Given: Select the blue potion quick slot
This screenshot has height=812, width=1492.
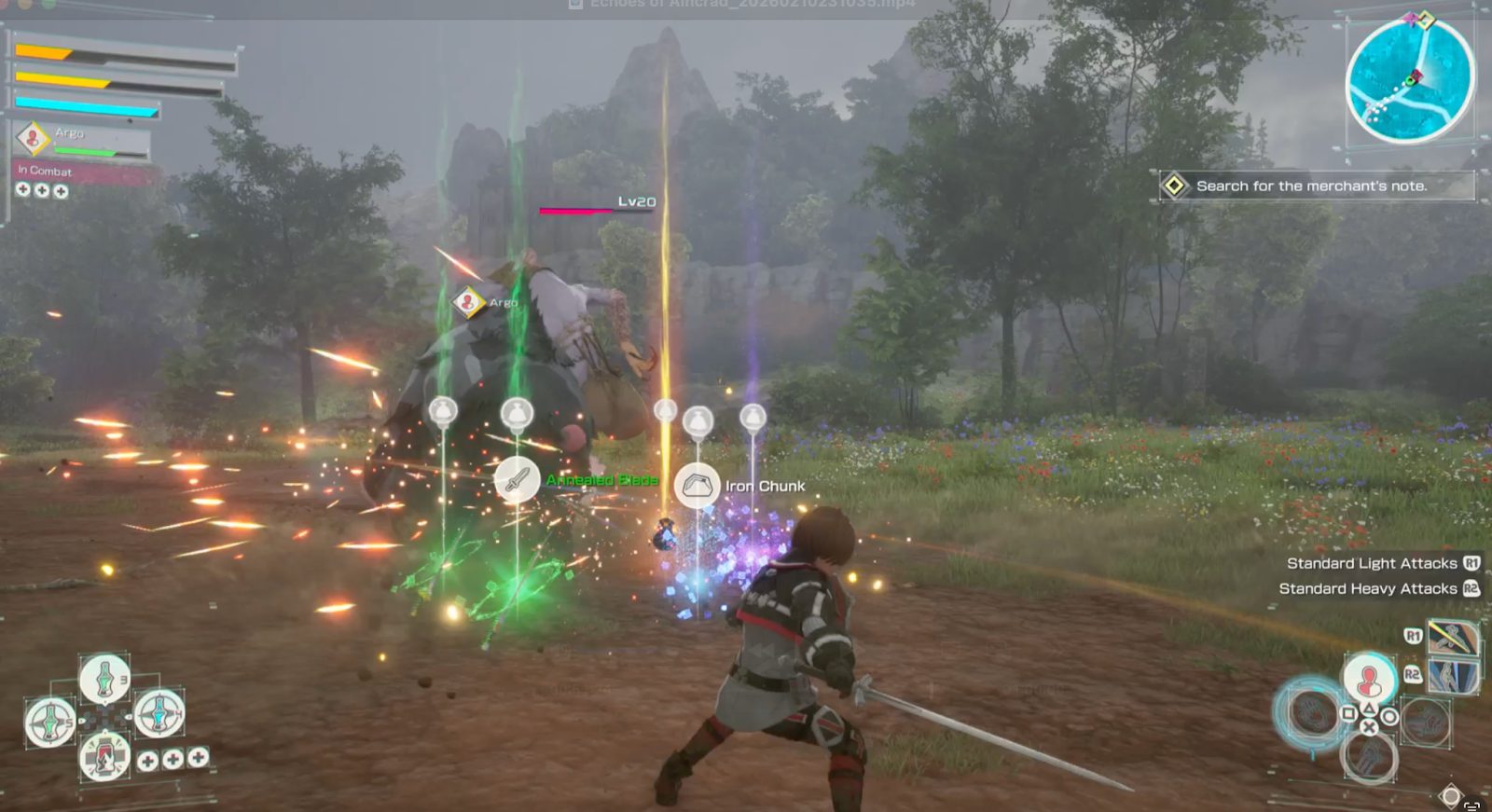Looking at the screenshot, I should 159,714.
